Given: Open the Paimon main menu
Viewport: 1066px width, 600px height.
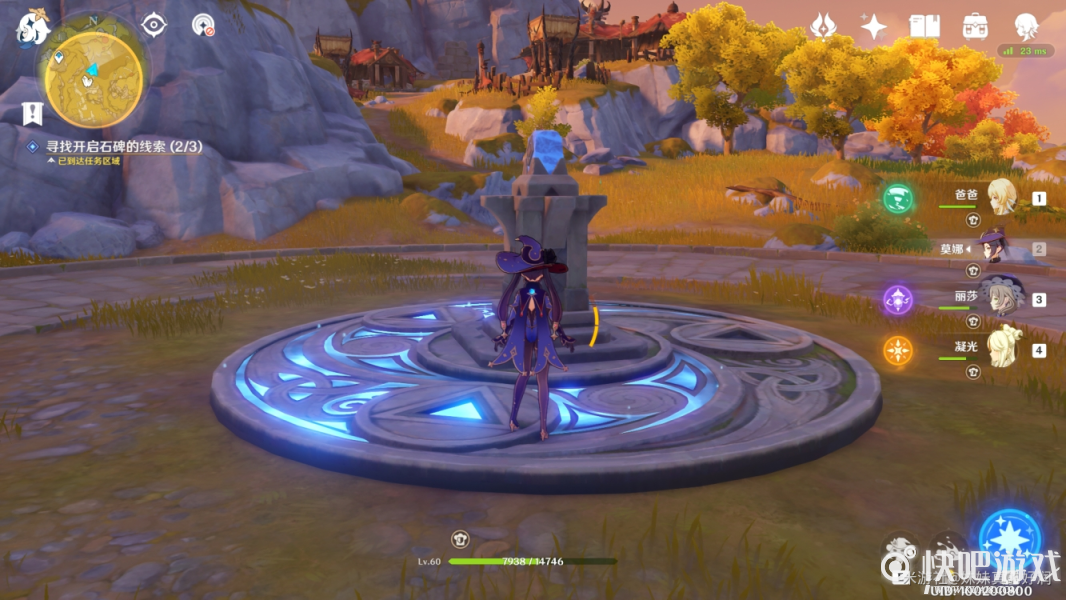Looking at the screenshot, I should tap(32, 29).
